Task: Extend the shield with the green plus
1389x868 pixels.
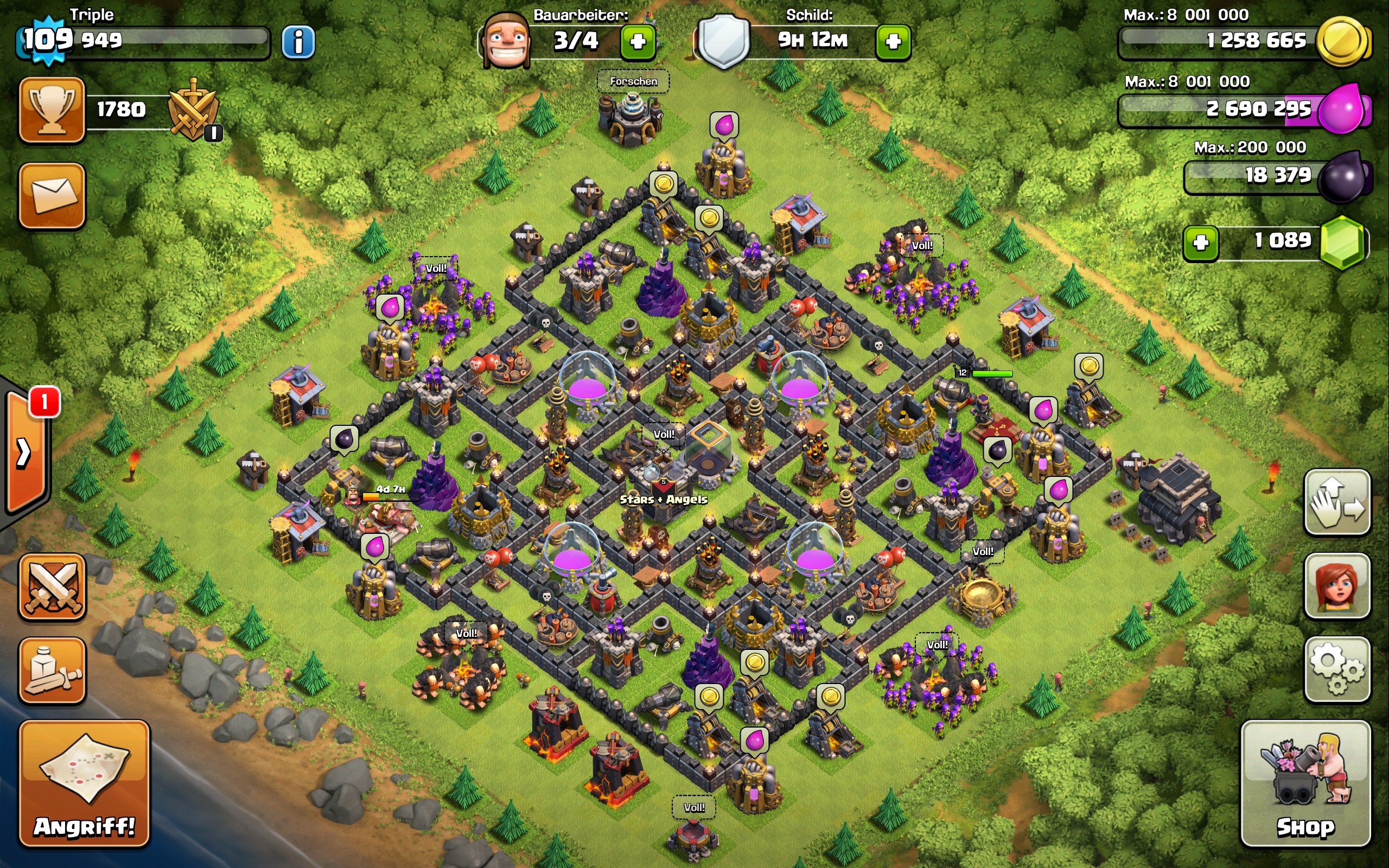Action: (x=893, y=42)
